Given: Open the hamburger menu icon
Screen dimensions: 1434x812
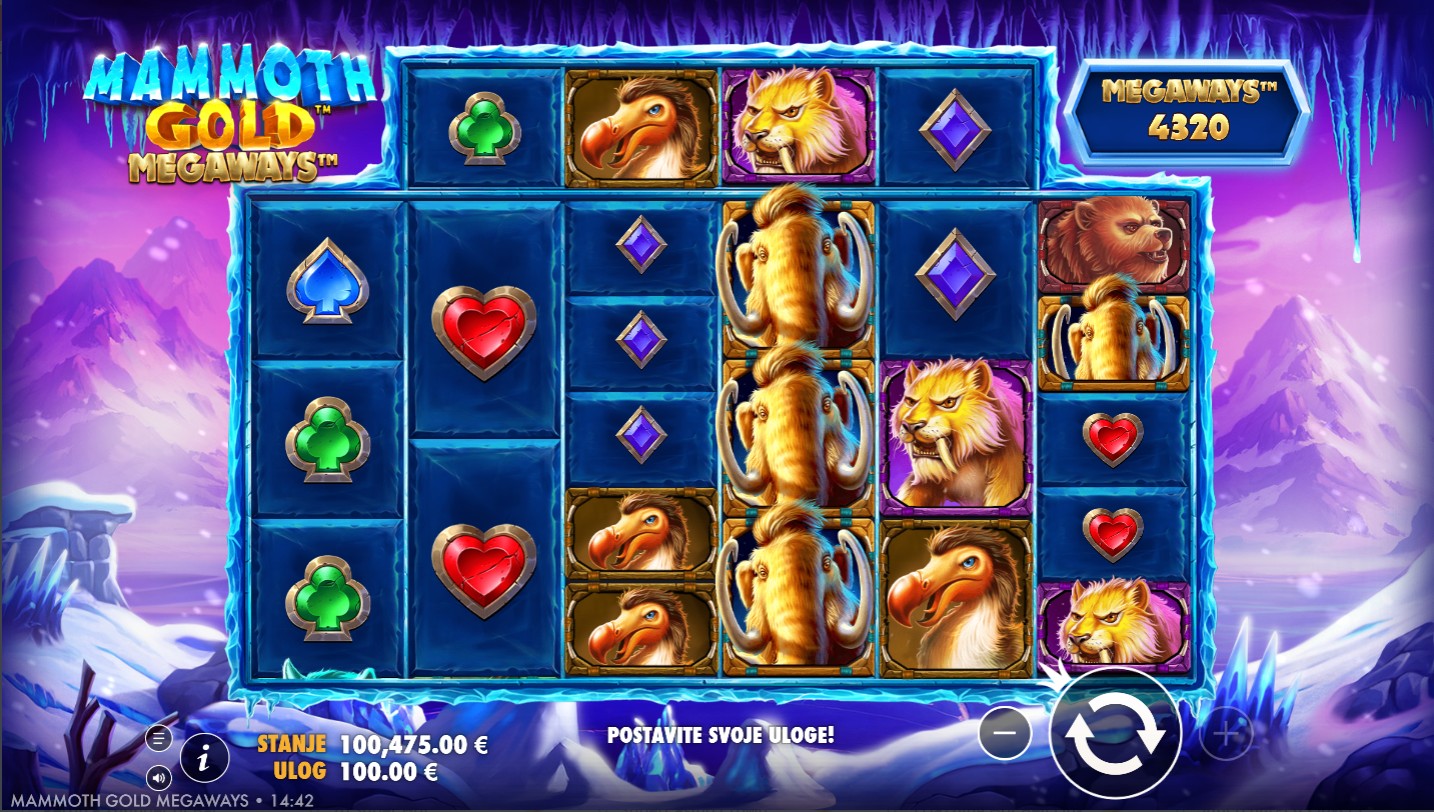Looking at the screenshot, I should tap(158, 739).
